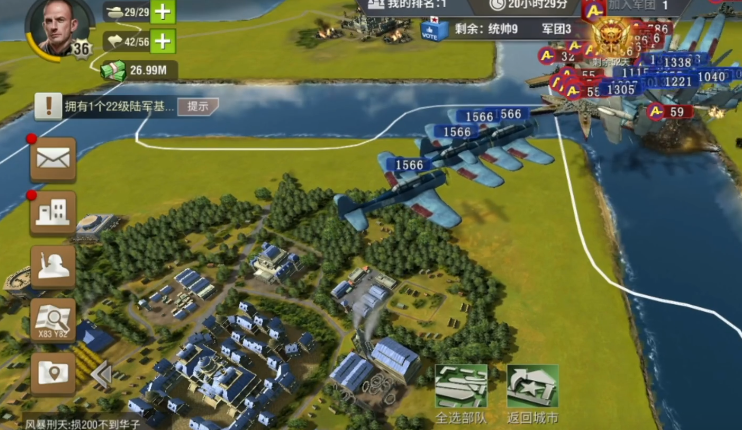
Task: Click the 提示 hint button
Action: coord(198,106)
